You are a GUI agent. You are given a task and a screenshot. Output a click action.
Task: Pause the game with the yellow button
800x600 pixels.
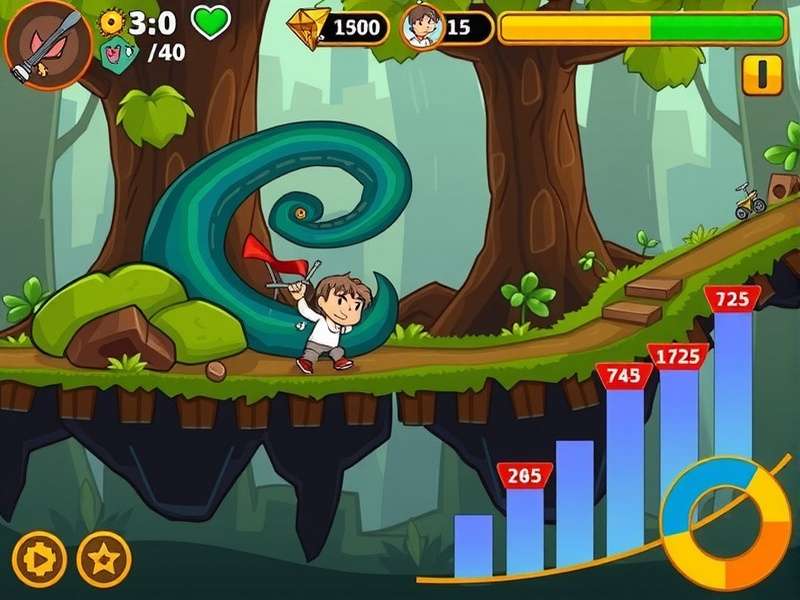[x=762, y=74]
